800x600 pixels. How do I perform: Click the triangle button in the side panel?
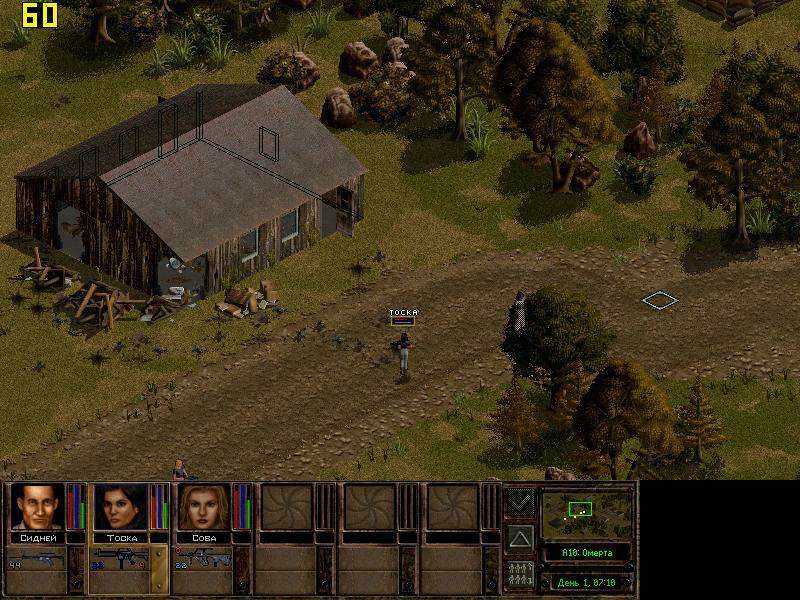pos(520,538)
